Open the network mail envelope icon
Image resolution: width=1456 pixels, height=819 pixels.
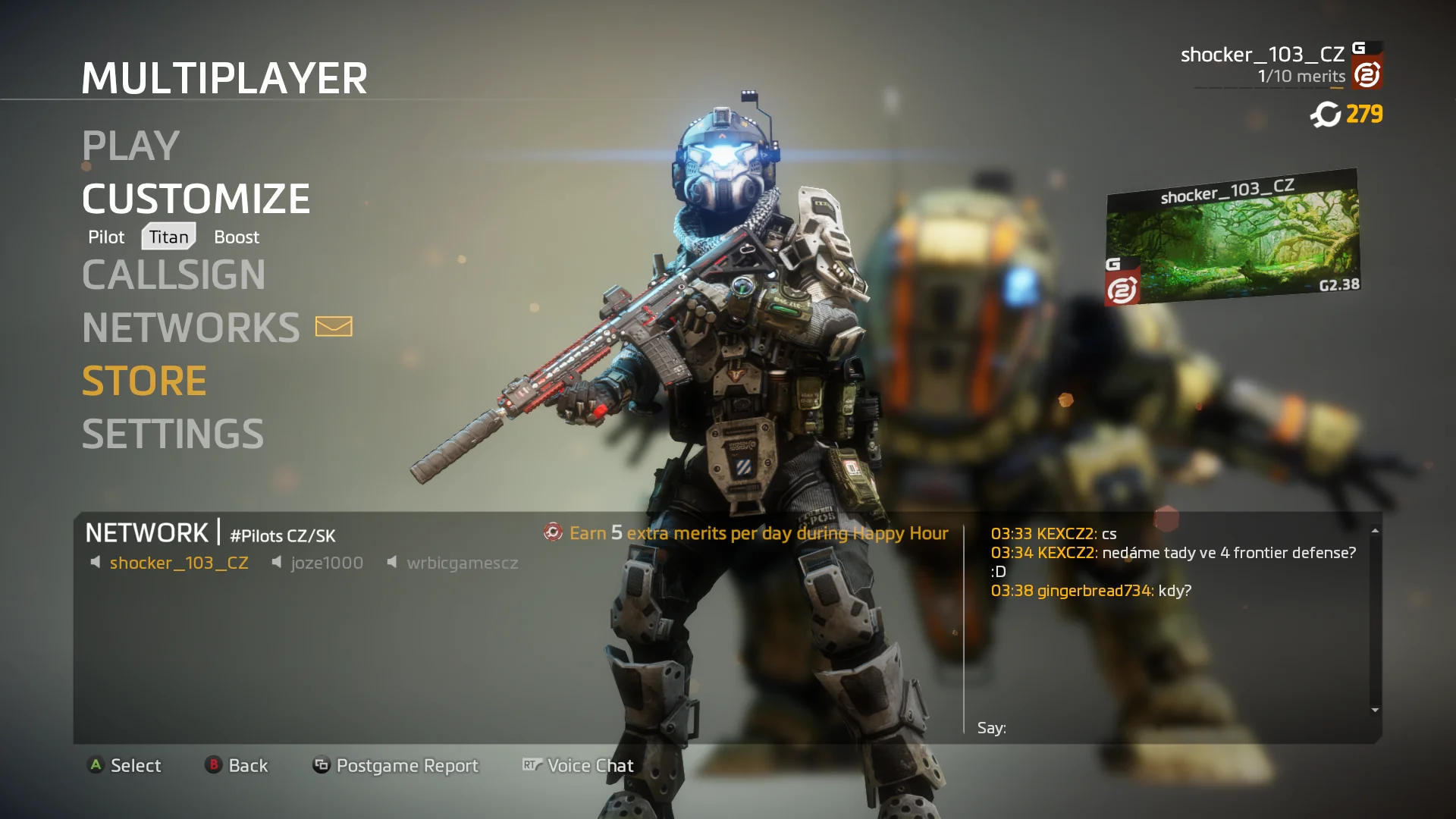(334, 327)
